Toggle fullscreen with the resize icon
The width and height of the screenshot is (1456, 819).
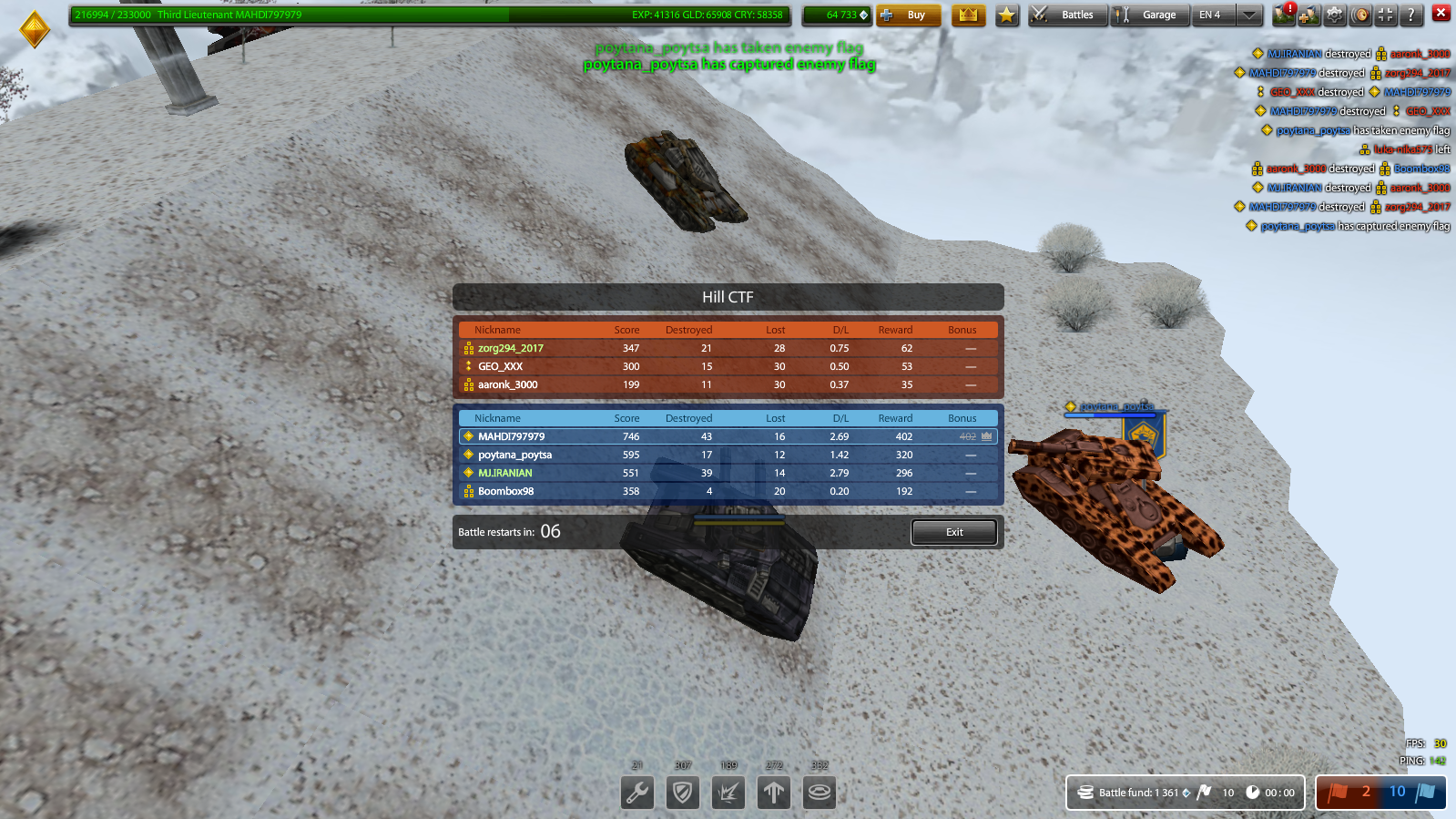(x=1385, y=15)
